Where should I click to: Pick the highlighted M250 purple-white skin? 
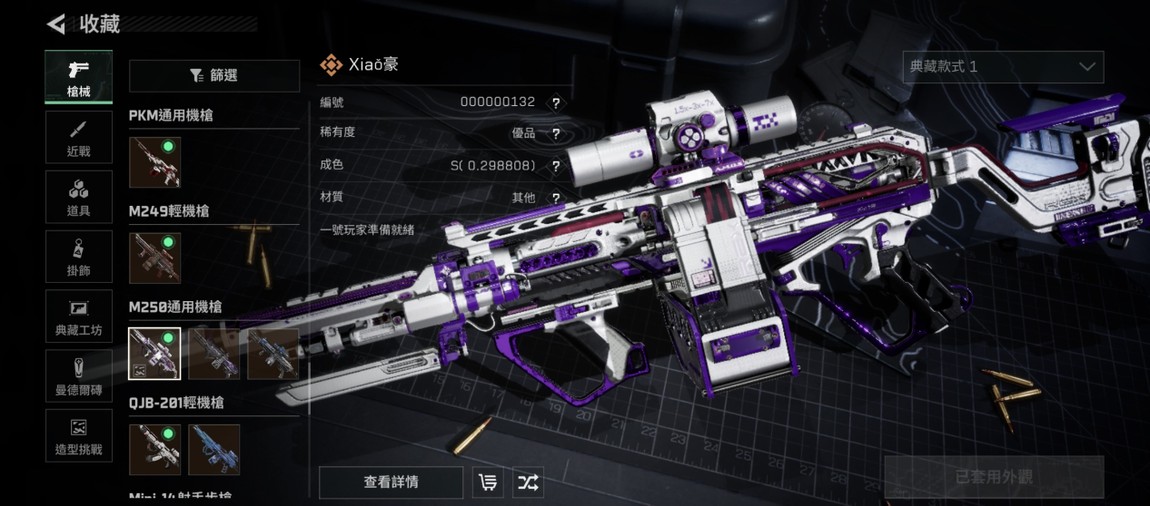pyautogui.click(x=155, y=354)
